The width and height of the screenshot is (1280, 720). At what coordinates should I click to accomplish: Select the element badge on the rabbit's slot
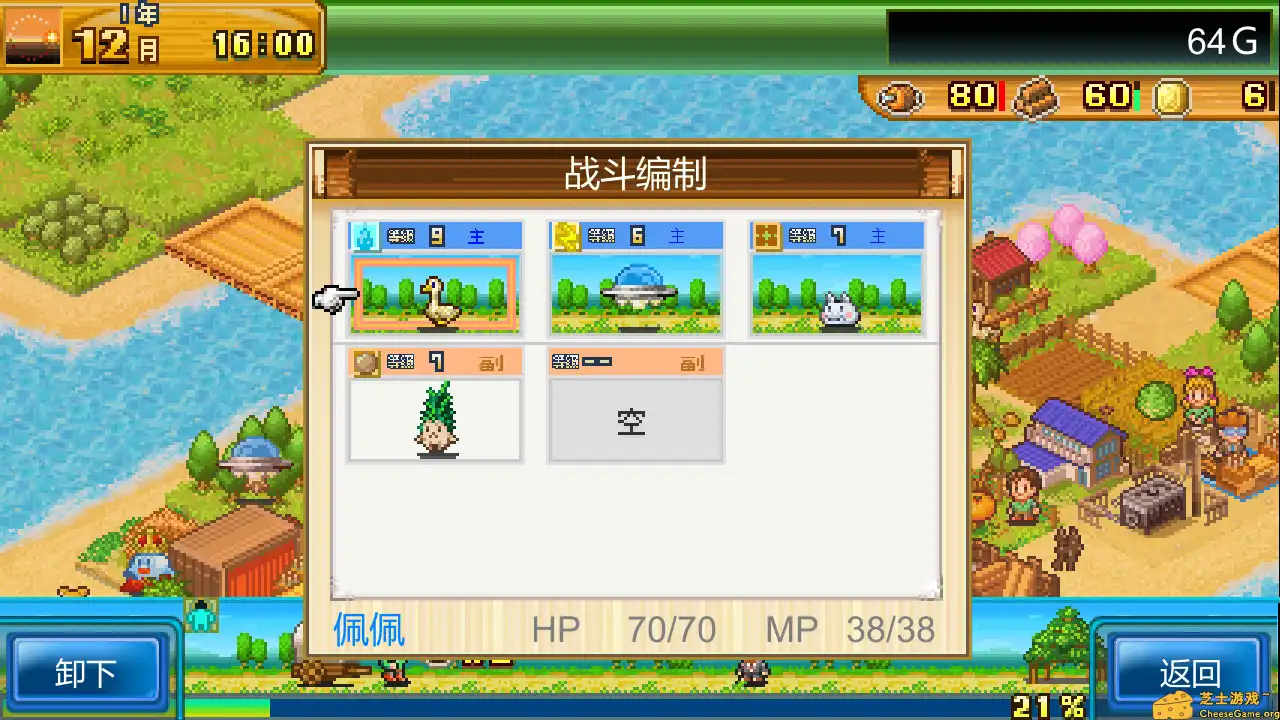(766, 234)
